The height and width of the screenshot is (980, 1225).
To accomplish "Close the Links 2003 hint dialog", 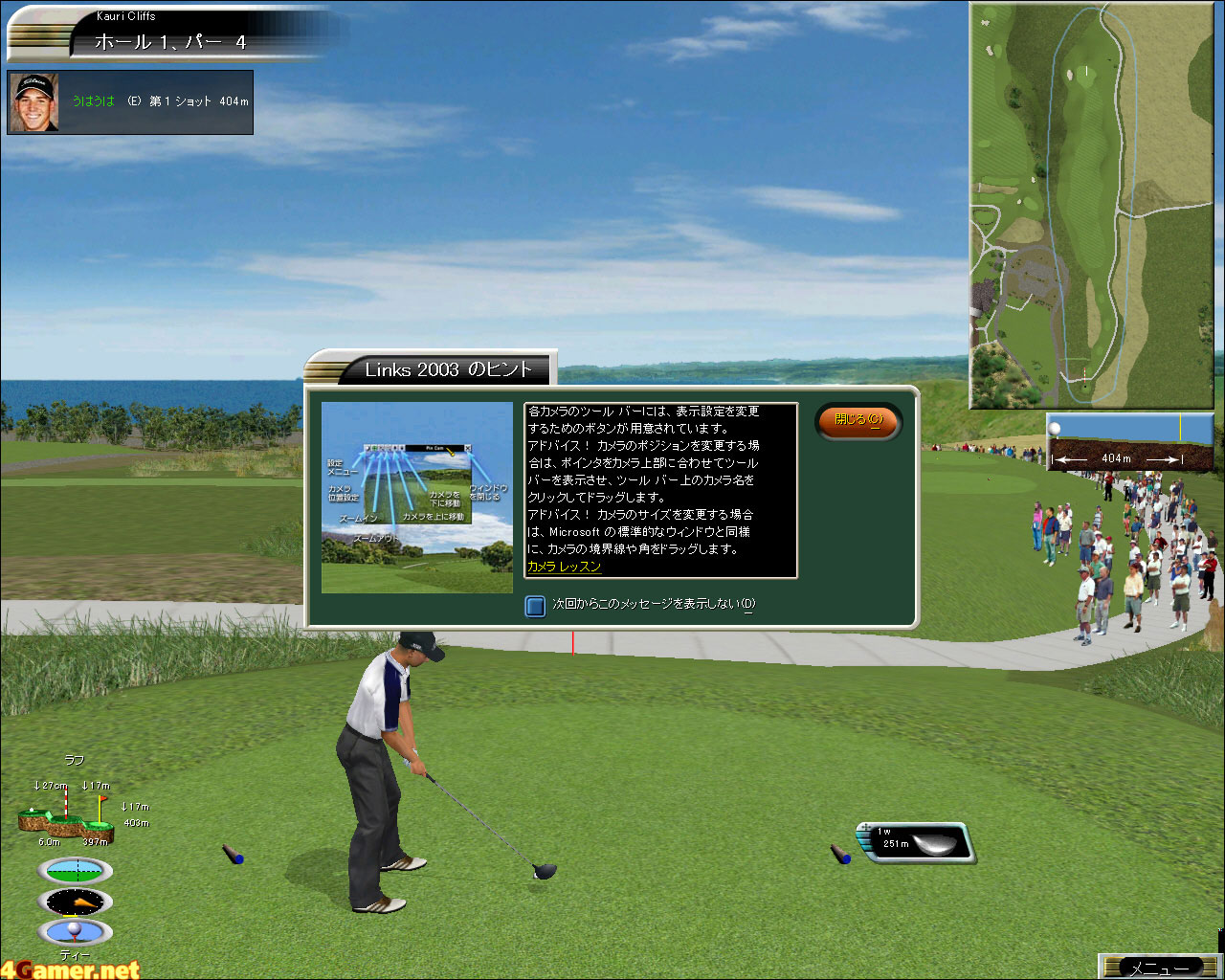I will 857,420.
